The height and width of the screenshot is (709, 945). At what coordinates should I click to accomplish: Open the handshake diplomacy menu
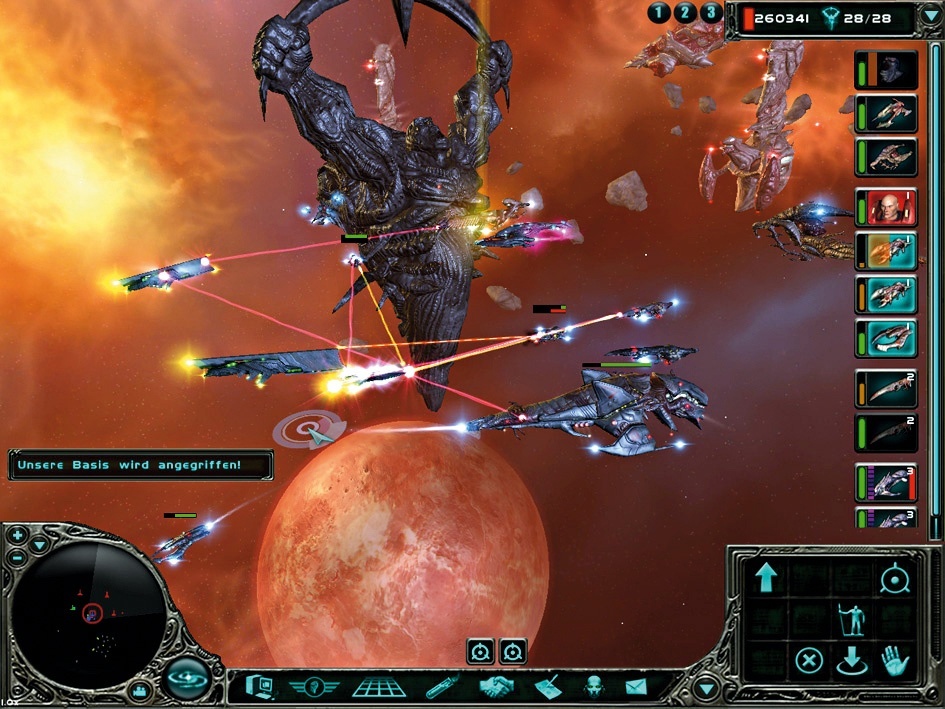tap(495, 687)
